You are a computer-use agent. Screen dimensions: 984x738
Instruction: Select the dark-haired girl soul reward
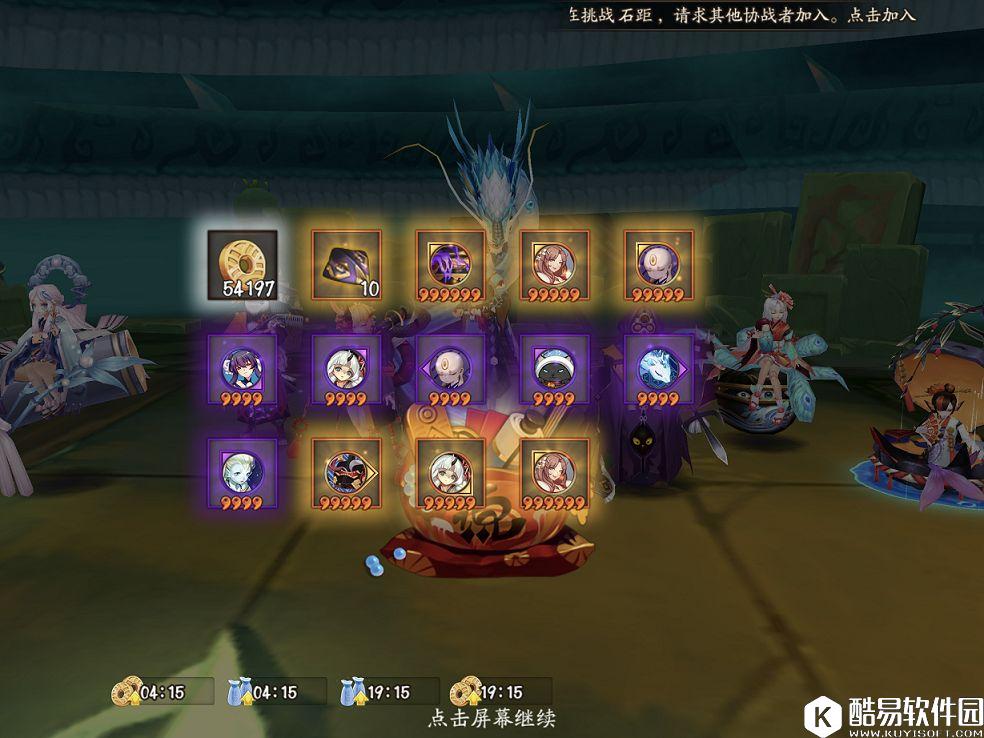tap(241, 368)
